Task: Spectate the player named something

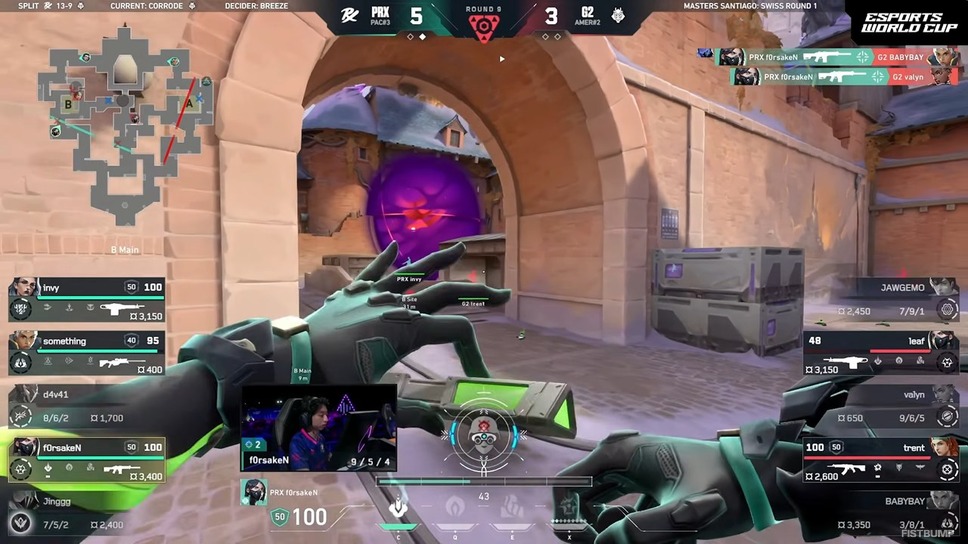Action: [87, 354]
